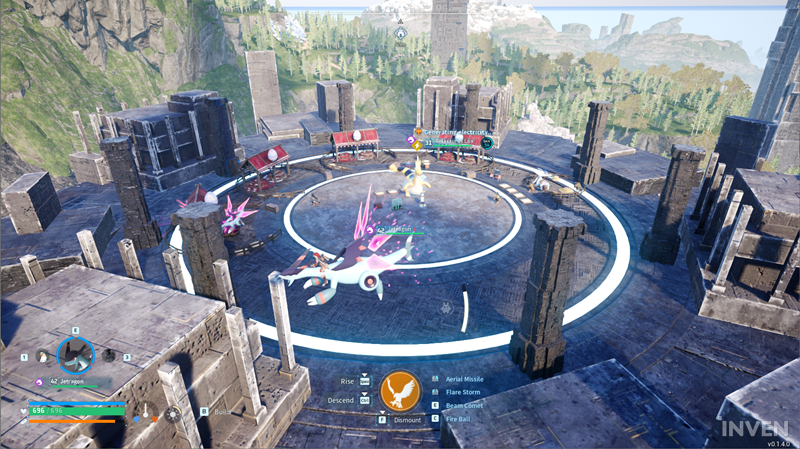Activate the Aerial Missile skill
800x449 pixels.
tap(462, 379)
